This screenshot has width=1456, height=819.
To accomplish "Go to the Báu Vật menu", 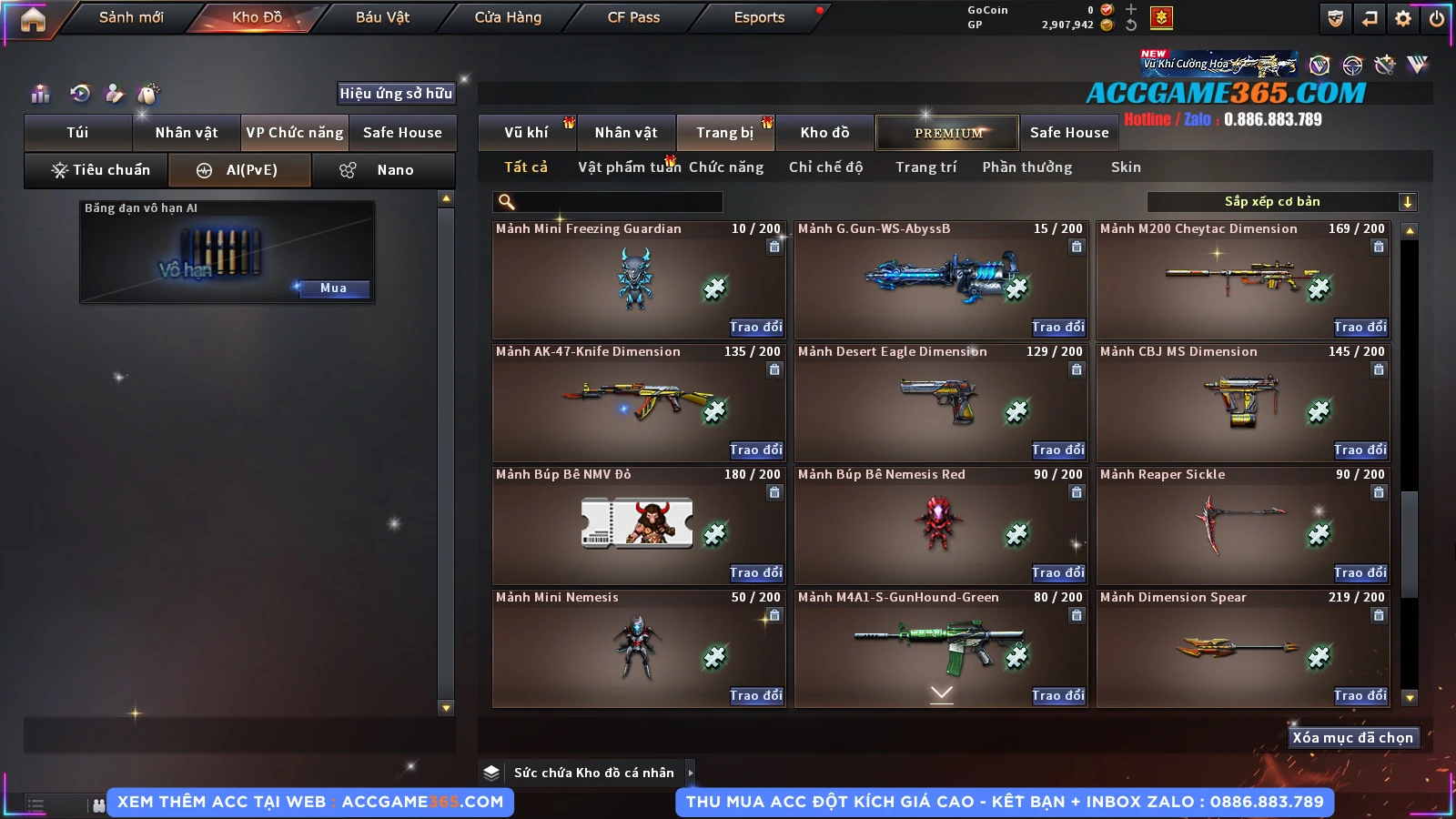I will 382,17.
